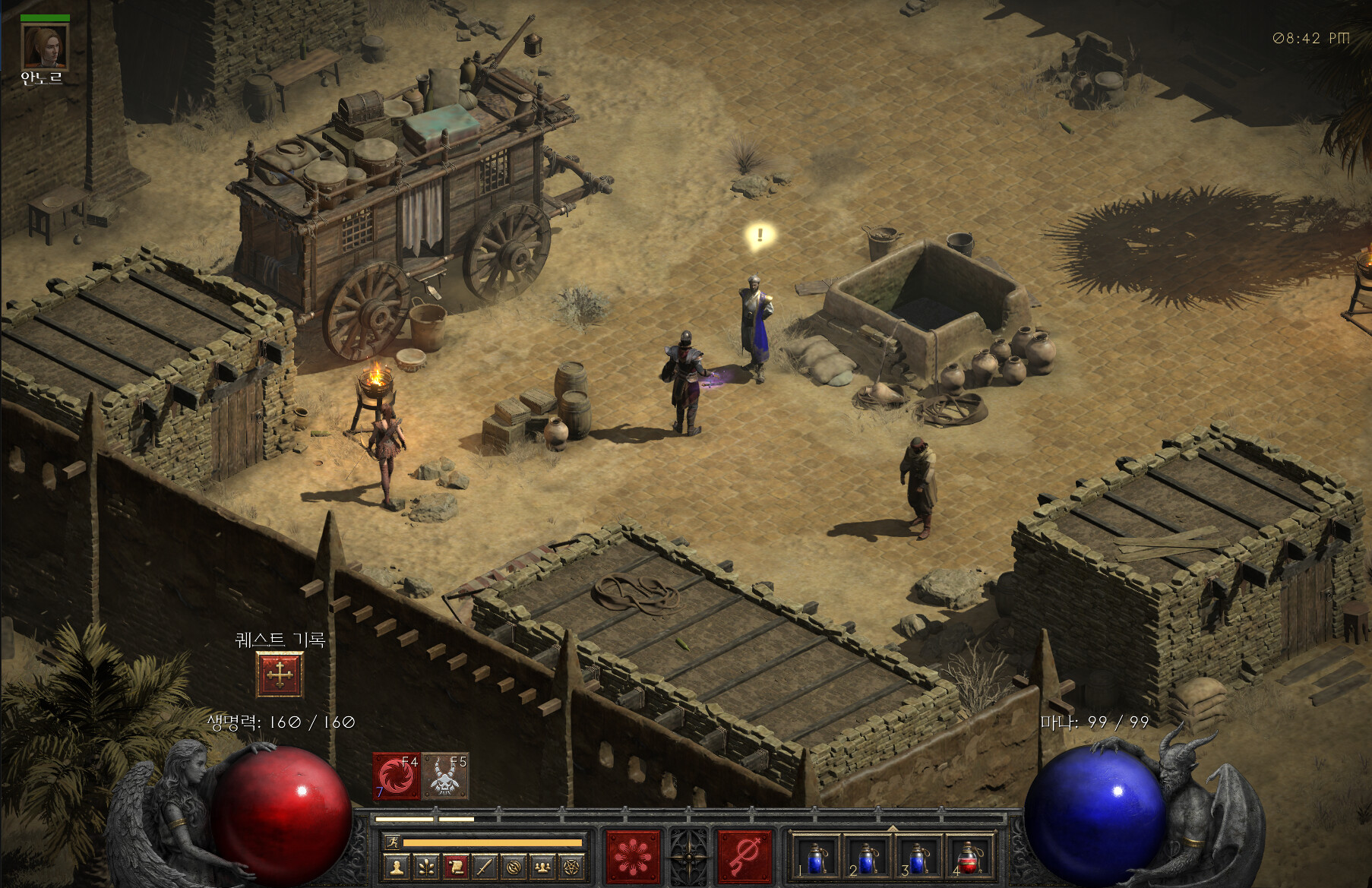Open the character sheet from the mini panel
1372x888 pixels.
[x=397, y=867]
